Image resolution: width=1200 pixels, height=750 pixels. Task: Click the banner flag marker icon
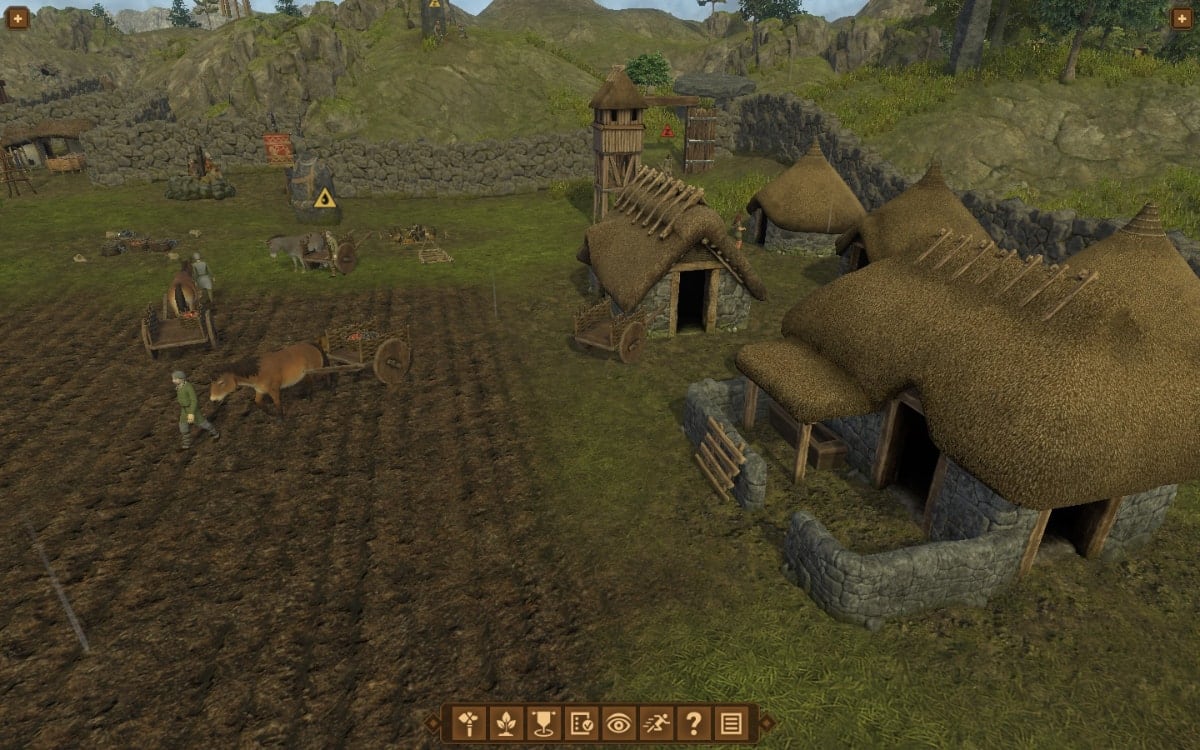click(x=543, y=722)
